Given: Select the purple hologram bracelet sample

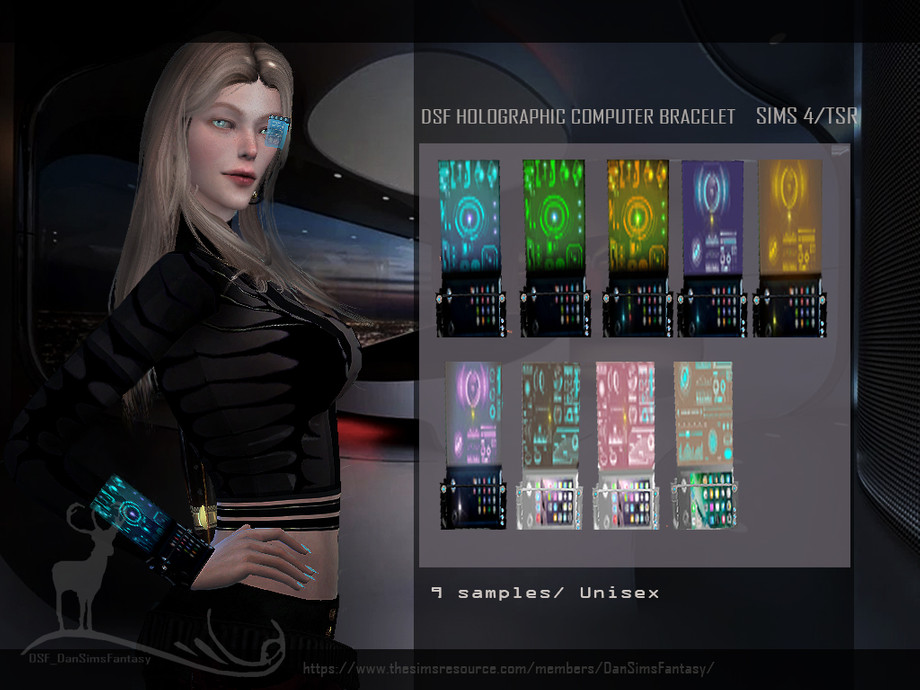Looking at the screenshot, I should (712, 246).
